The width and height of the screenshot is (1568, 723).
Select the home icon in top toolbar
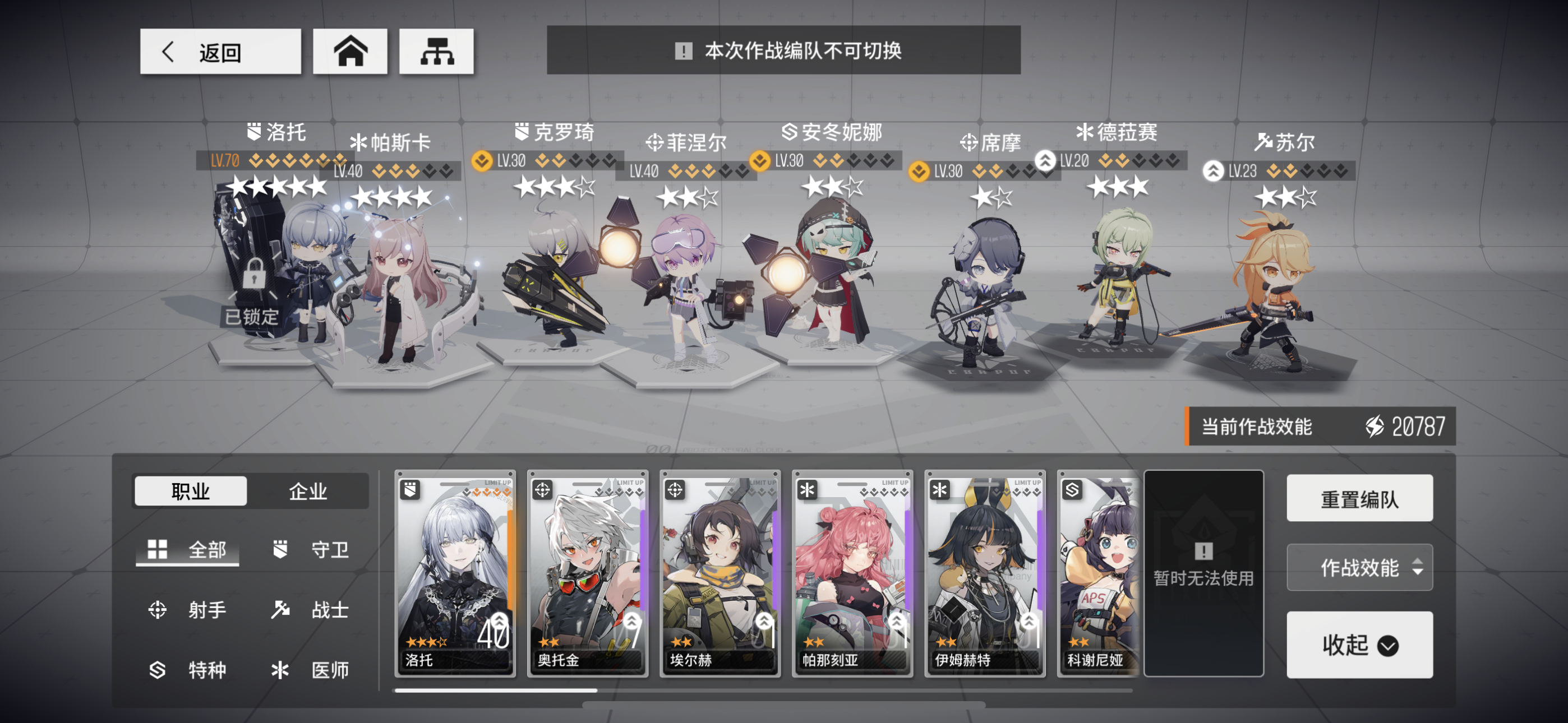[x=351, y=52]
